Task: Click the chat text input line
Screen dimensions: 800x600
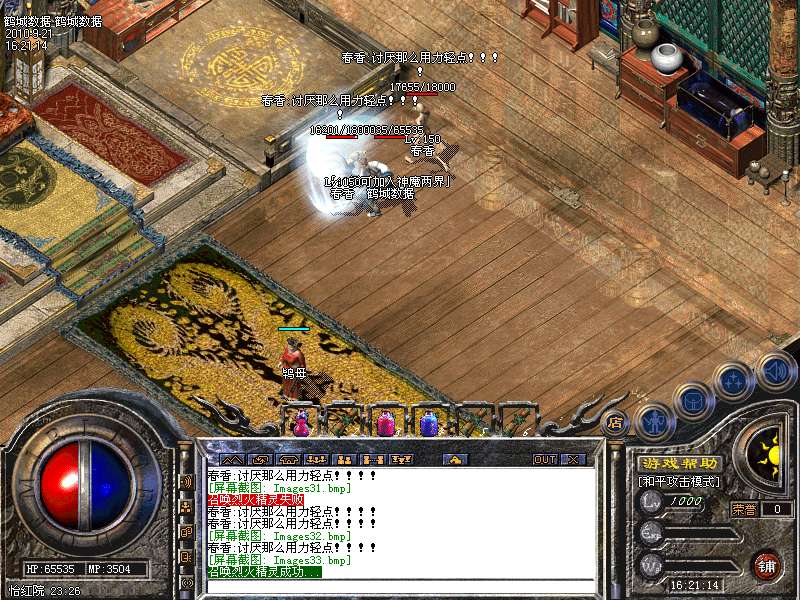Action: coord(400,585)
